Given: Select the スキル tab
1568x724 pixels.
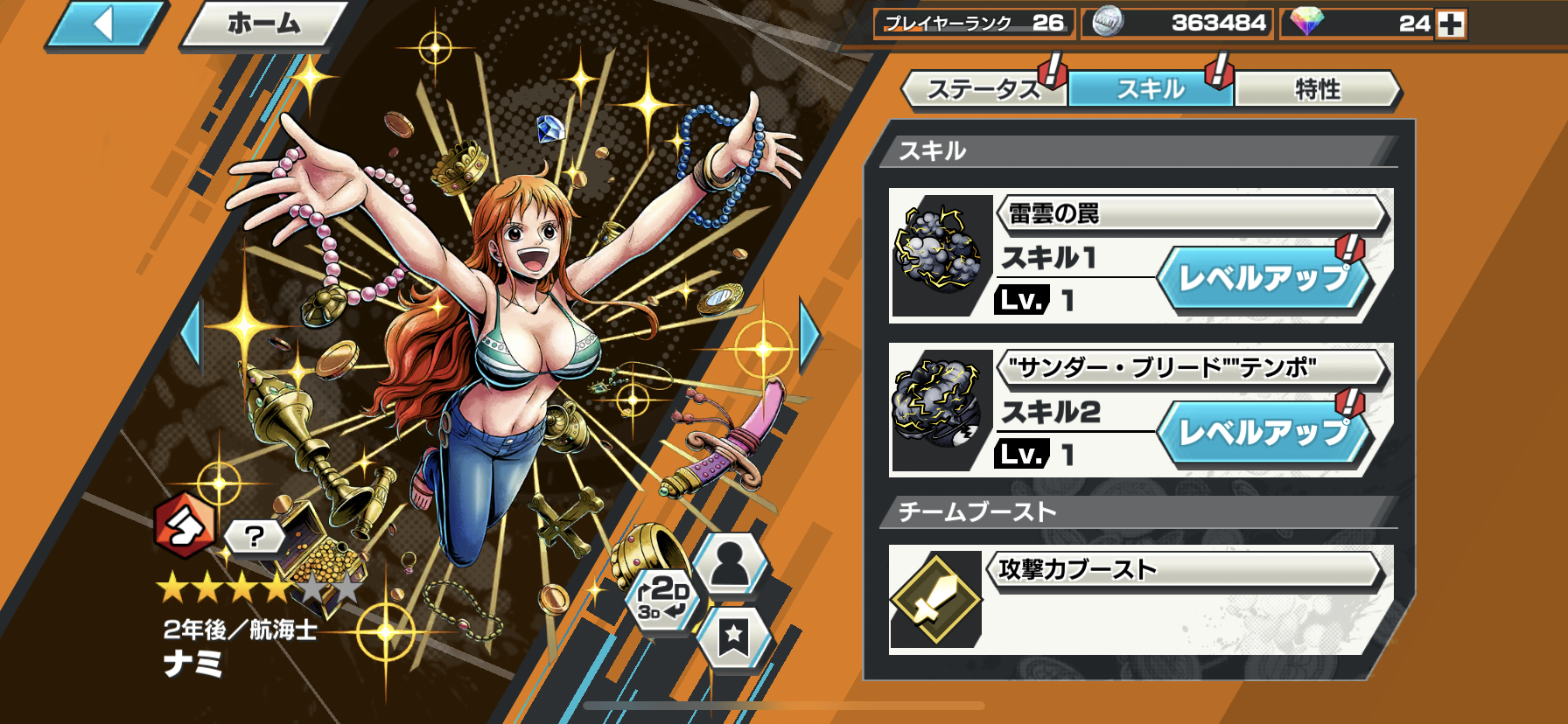Looking at the screenshot, I should [x=1150, y=89].
